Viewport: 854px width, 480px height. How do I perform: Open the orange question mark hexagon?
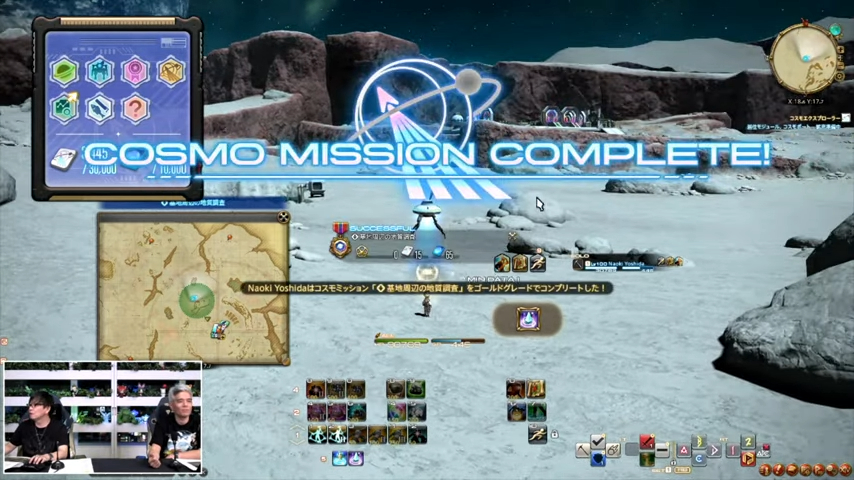[135, 107]
